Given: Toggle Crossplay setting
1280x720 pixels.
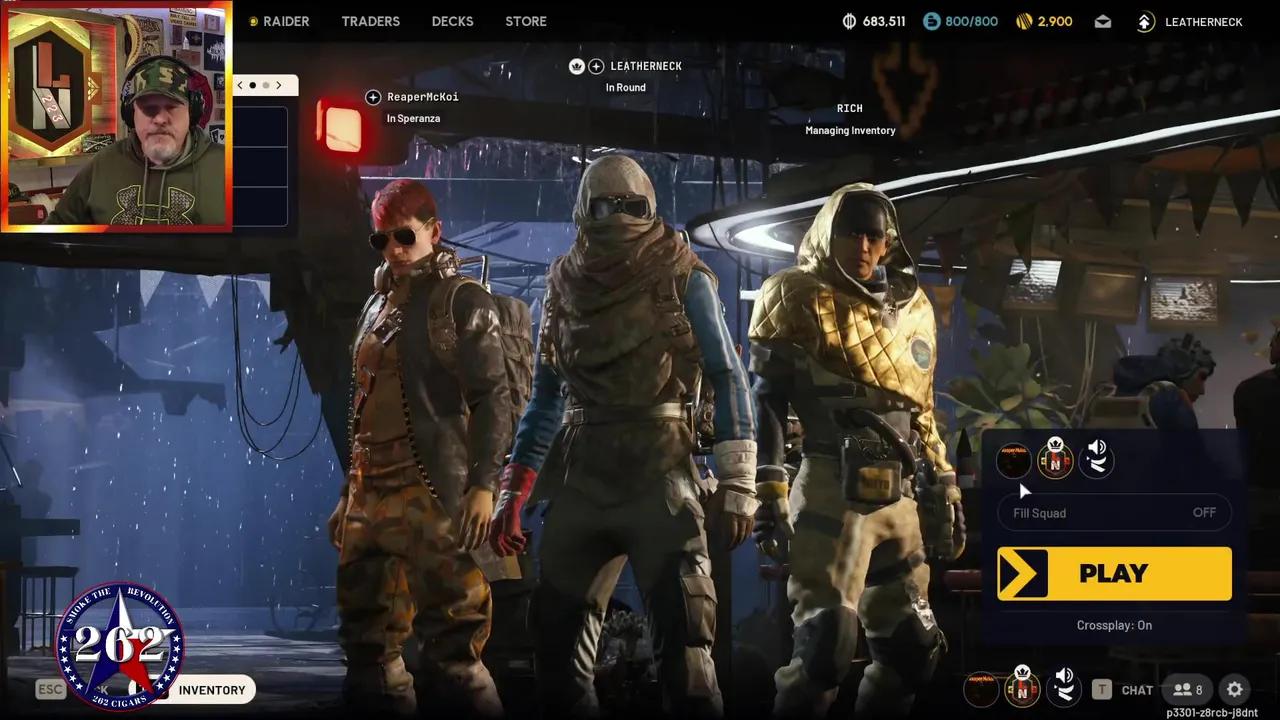Looking at the screenshot, I should (1114, 625).
